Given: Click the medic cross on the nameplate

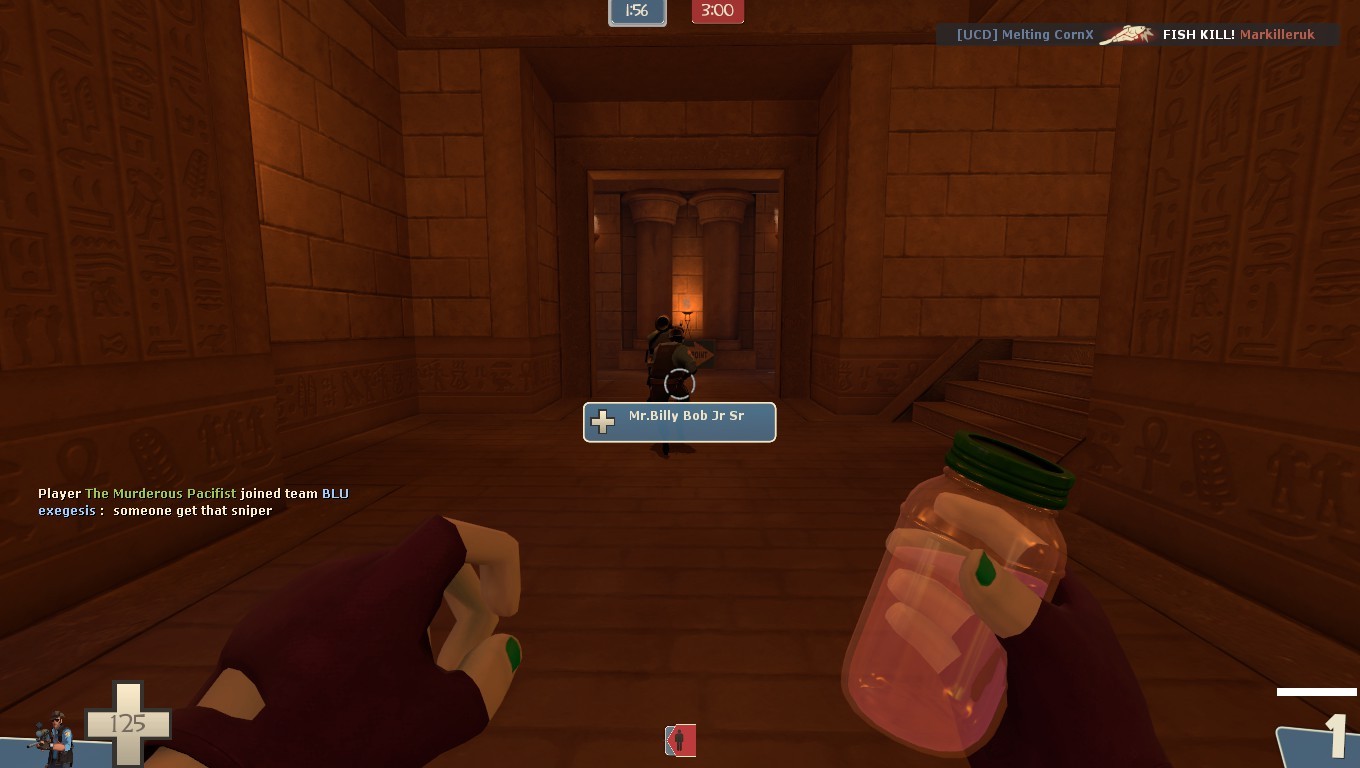Looking at the screenshot, I should coord(602,422).
